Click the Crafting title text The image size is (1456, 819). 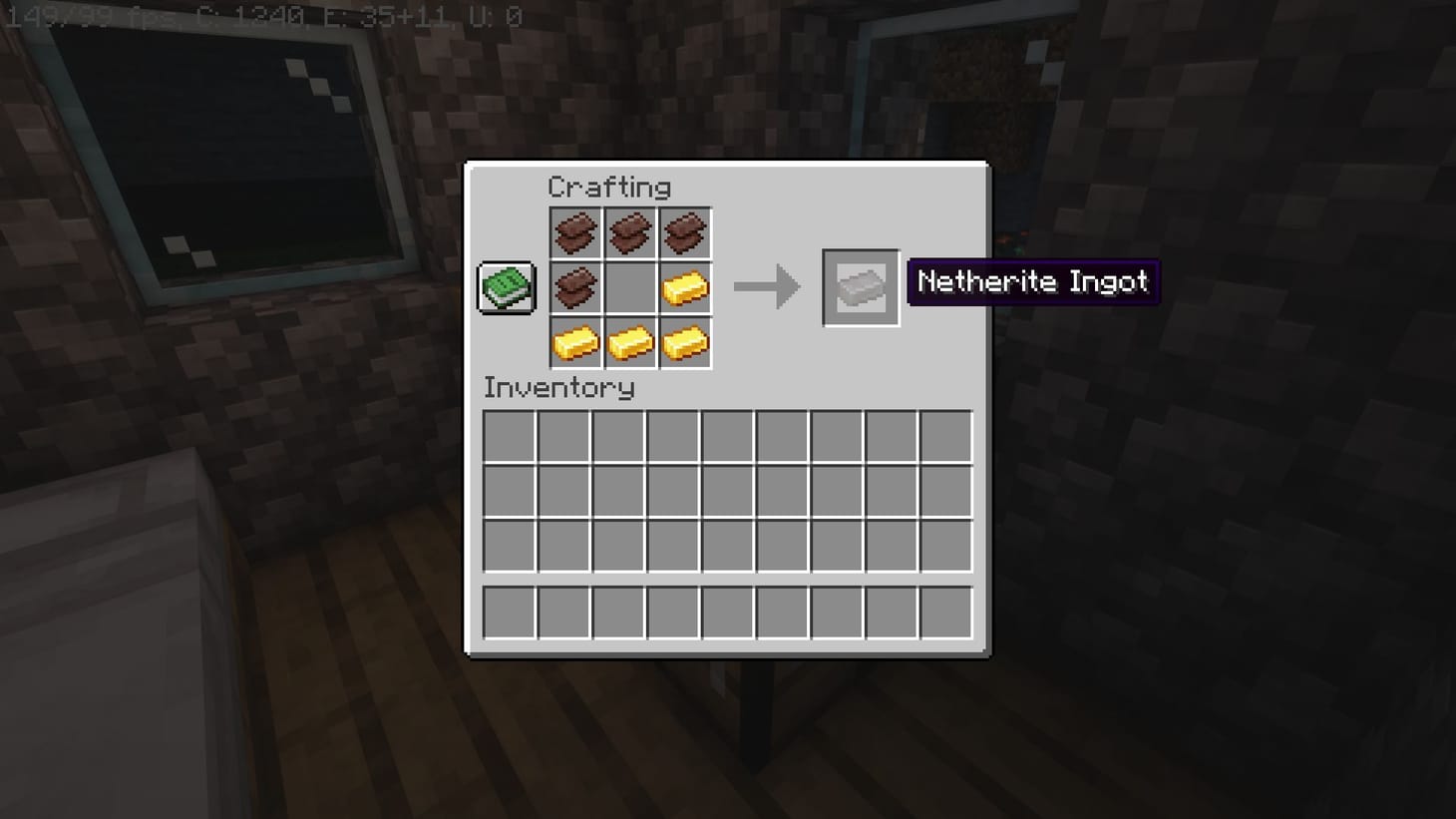coord(609,187)
